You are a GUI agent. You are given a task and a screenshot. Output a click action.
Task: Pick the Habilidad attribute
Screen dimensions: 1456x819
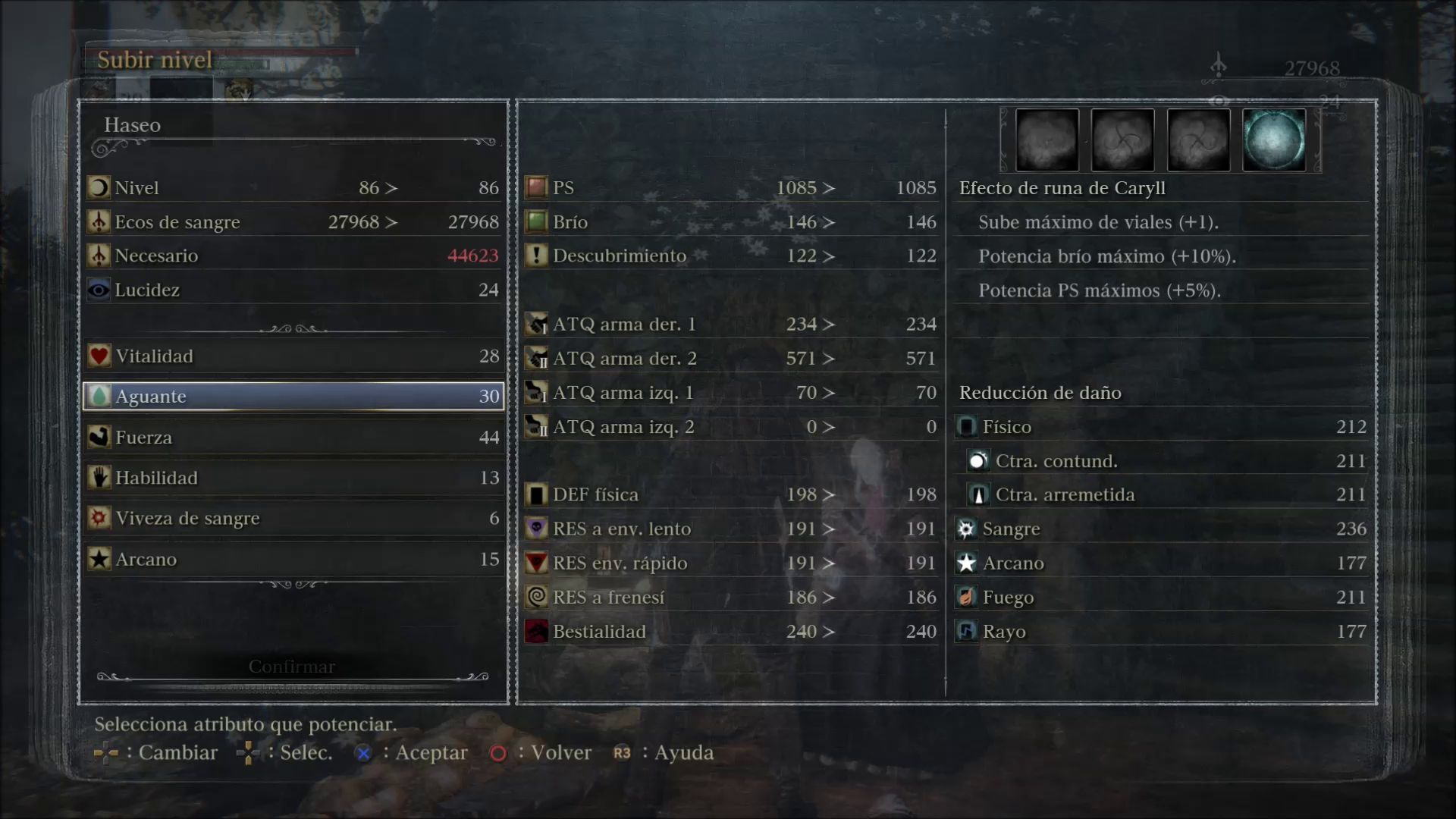click(293, 478)
